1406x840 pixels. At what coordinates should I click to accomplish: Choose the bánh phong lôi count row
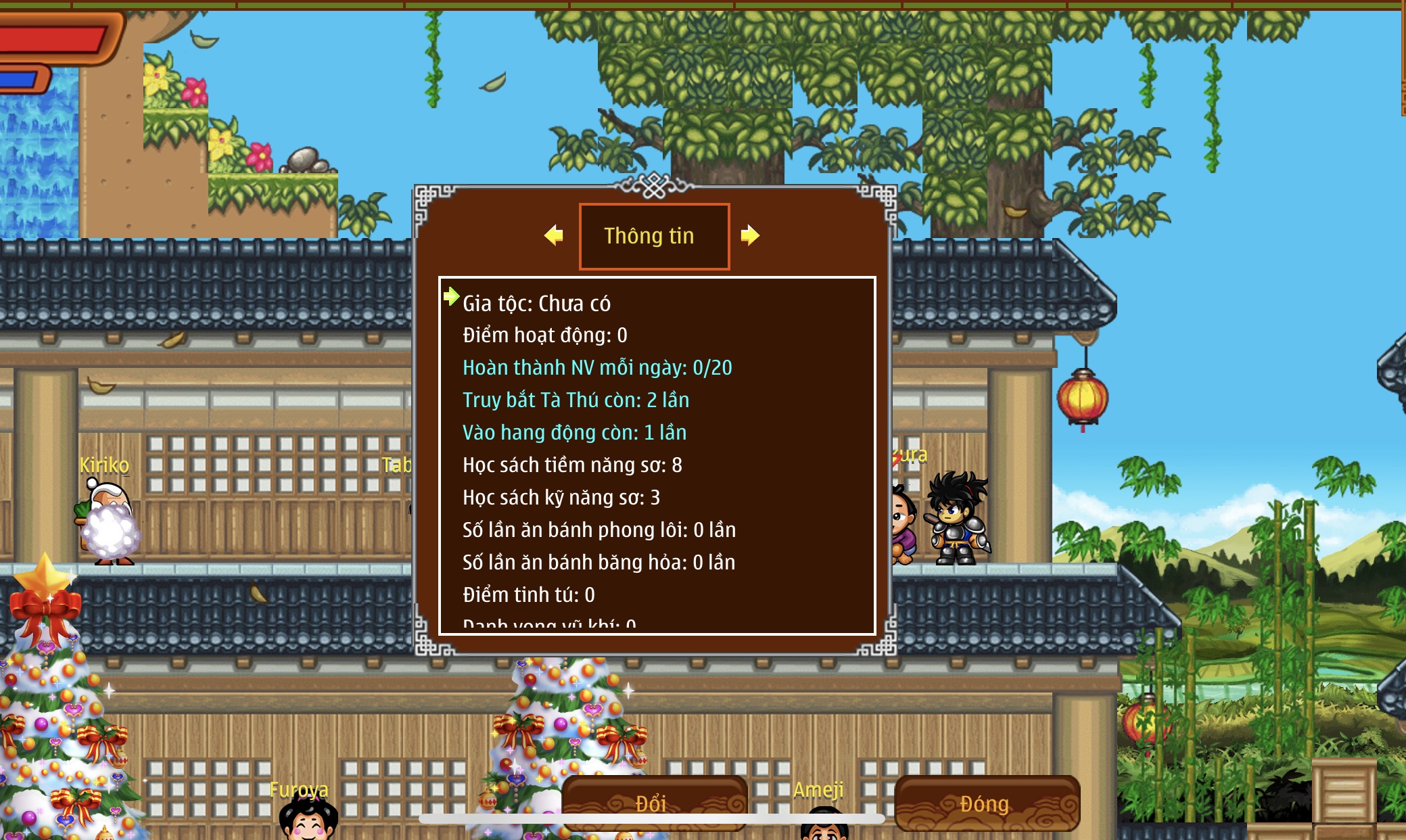point(599,530)
